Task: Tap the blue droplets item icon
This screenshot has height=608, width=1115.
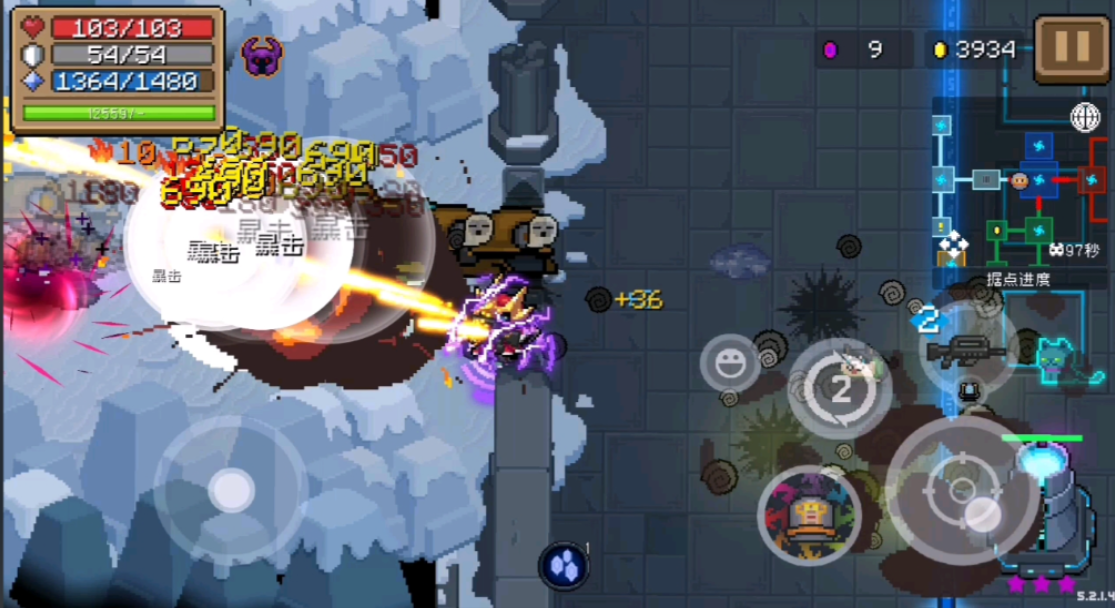Action: pyautogui.click(x=564, y=564)
